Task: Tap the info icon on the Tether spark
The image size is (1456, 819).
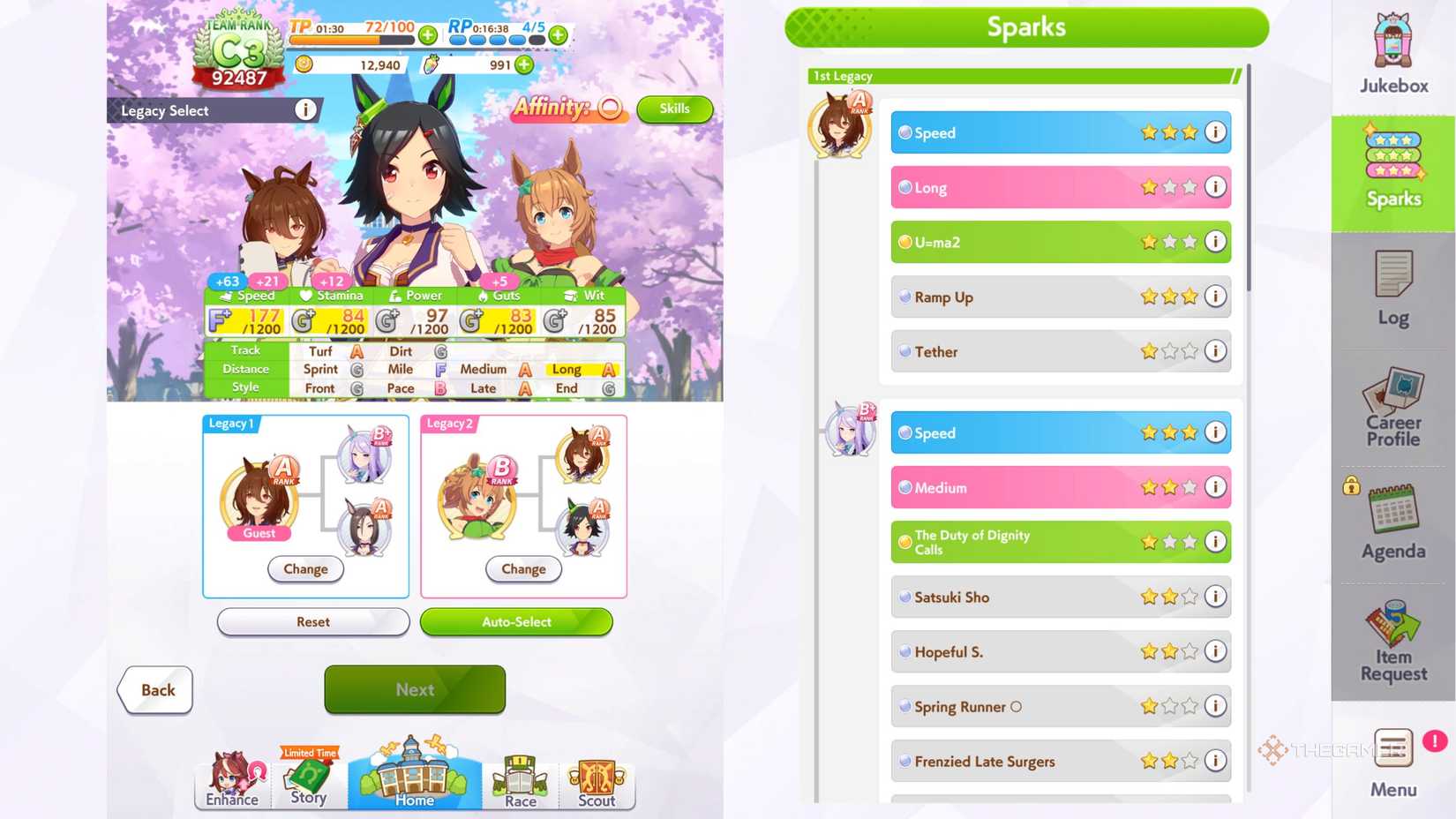Action: pyautogui.click(x=1216, y=351)
